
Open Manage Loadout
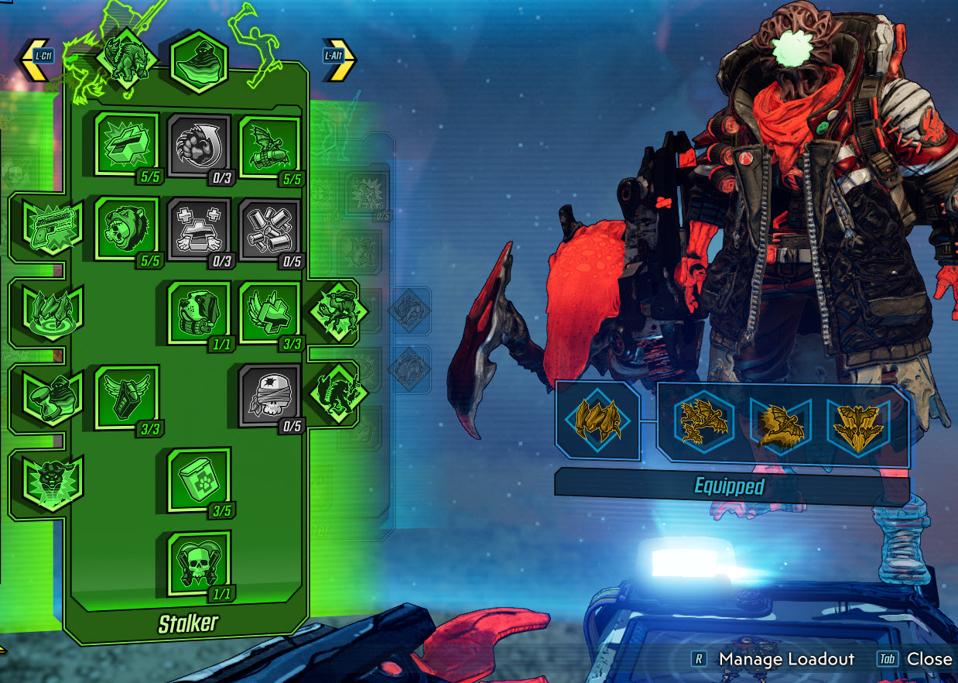tap(786, 659)
